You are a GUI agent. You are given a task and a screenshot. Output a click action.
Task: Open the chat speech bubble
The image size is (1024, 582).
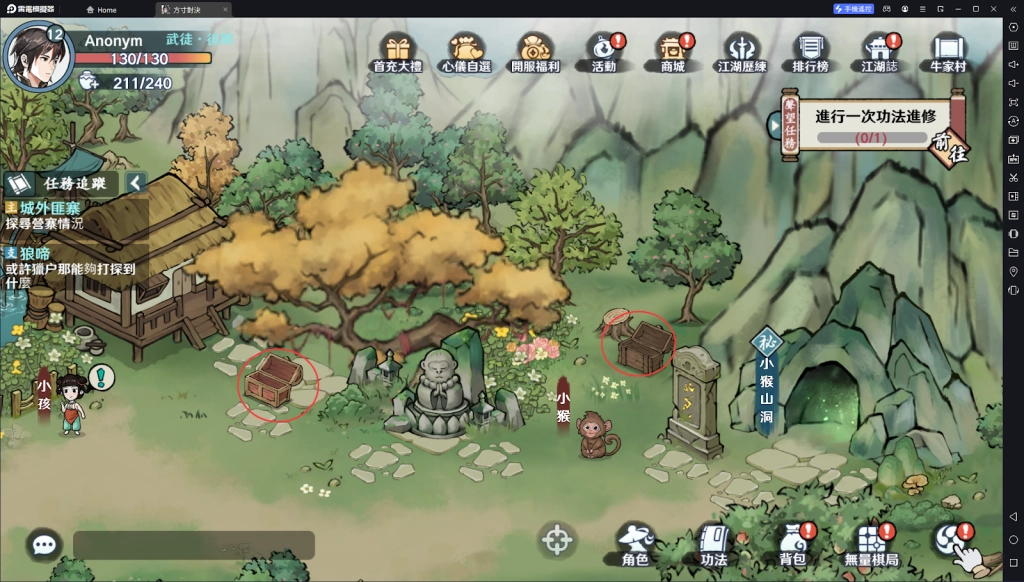coord(44,545)
